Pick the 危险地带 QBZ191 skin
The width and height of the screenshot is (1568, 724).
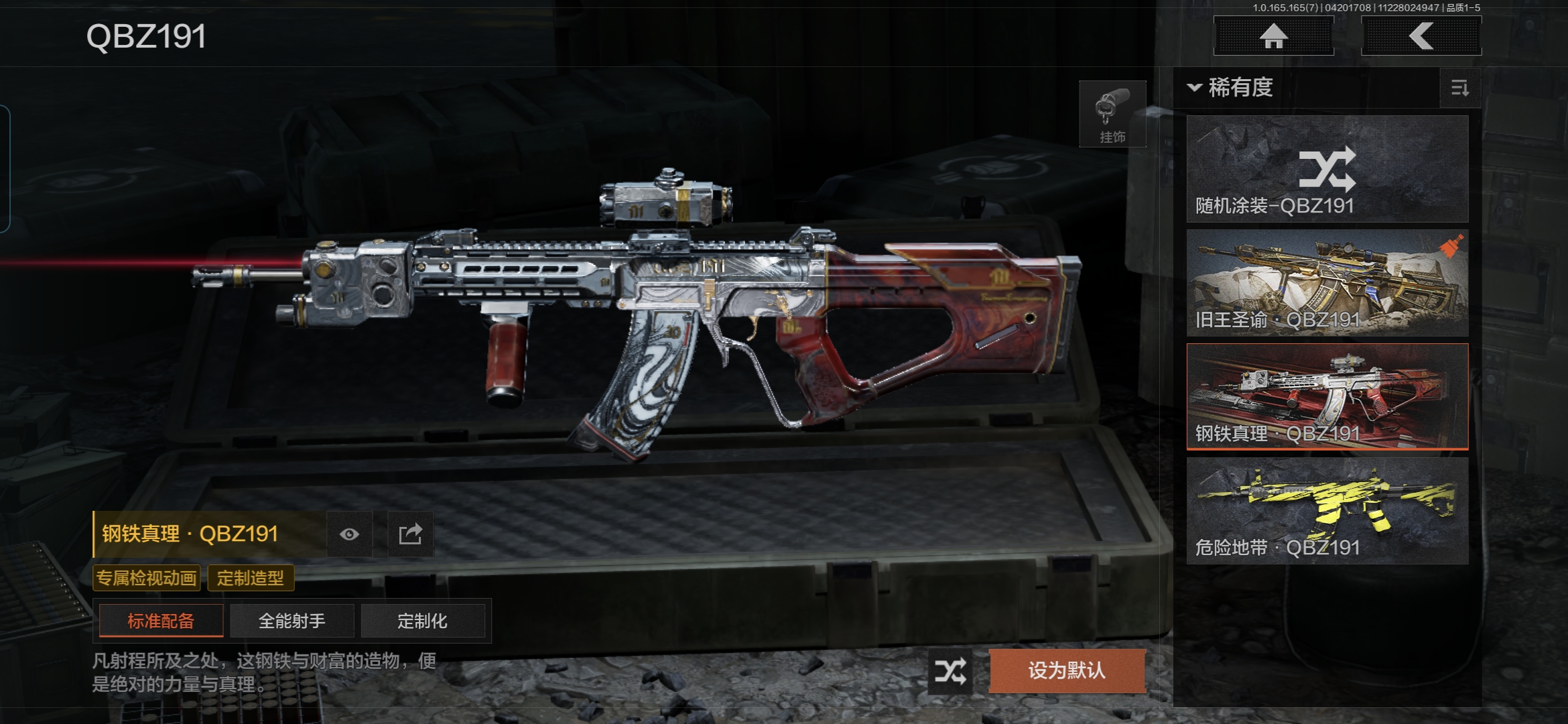1327,510
